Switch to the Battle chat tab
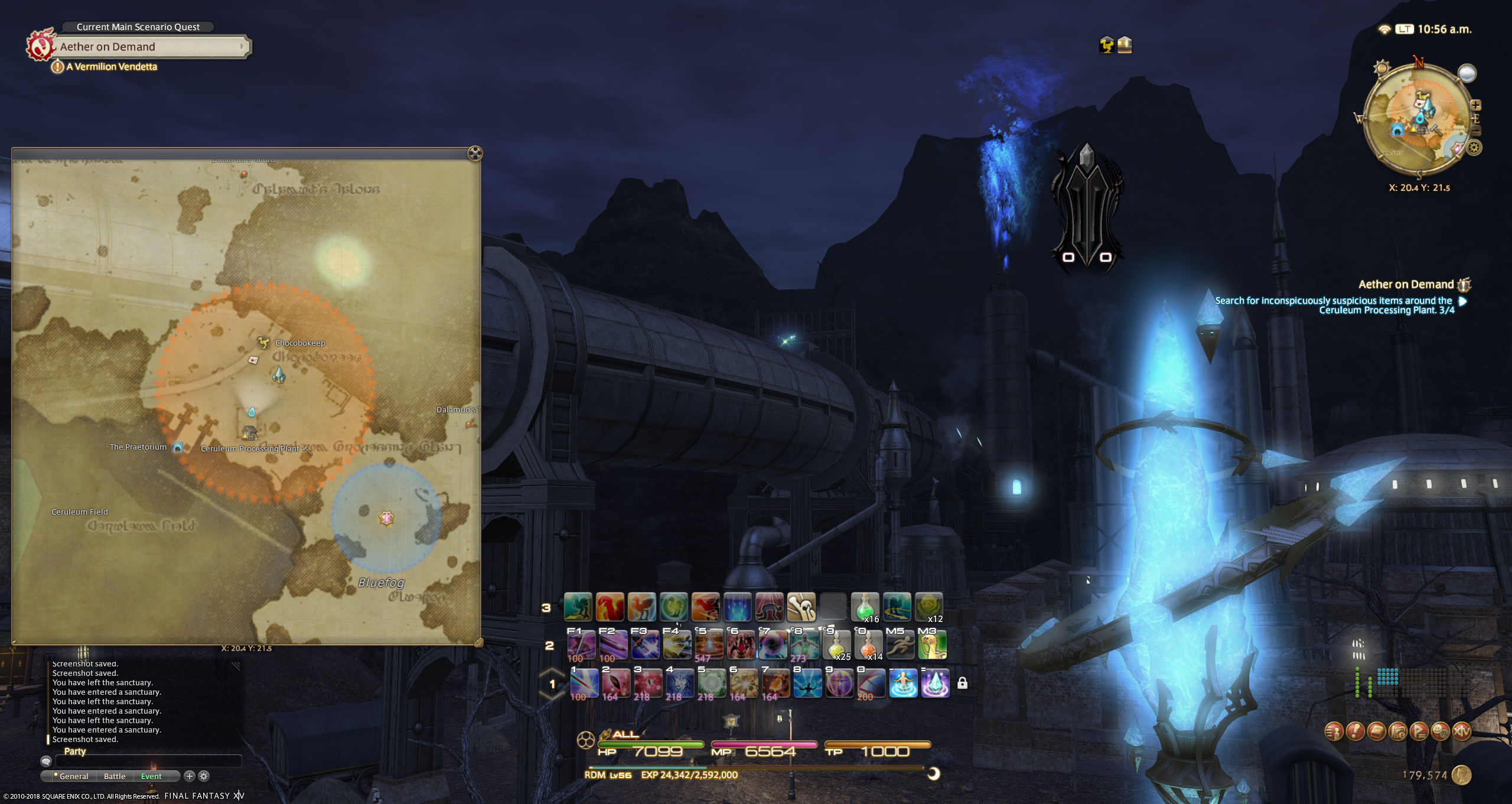This screenshot has height=804, width=1512. 115,776
